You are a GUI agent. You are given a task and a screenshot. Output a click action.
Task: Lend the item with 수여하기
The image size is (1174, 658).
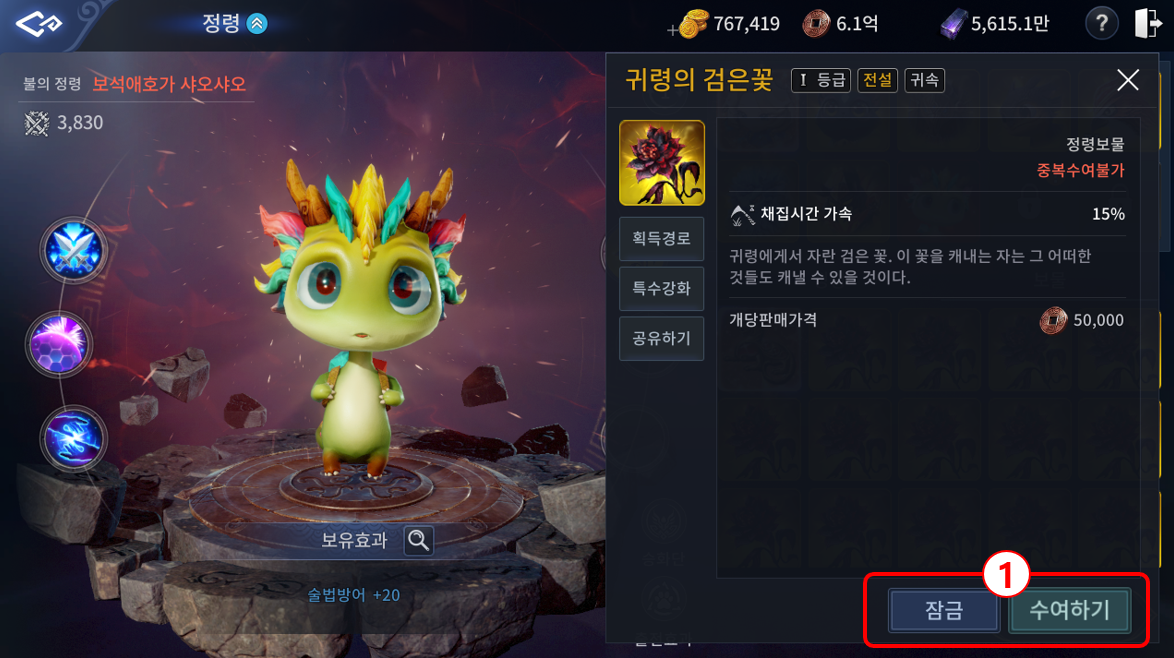click(1069, 610)
